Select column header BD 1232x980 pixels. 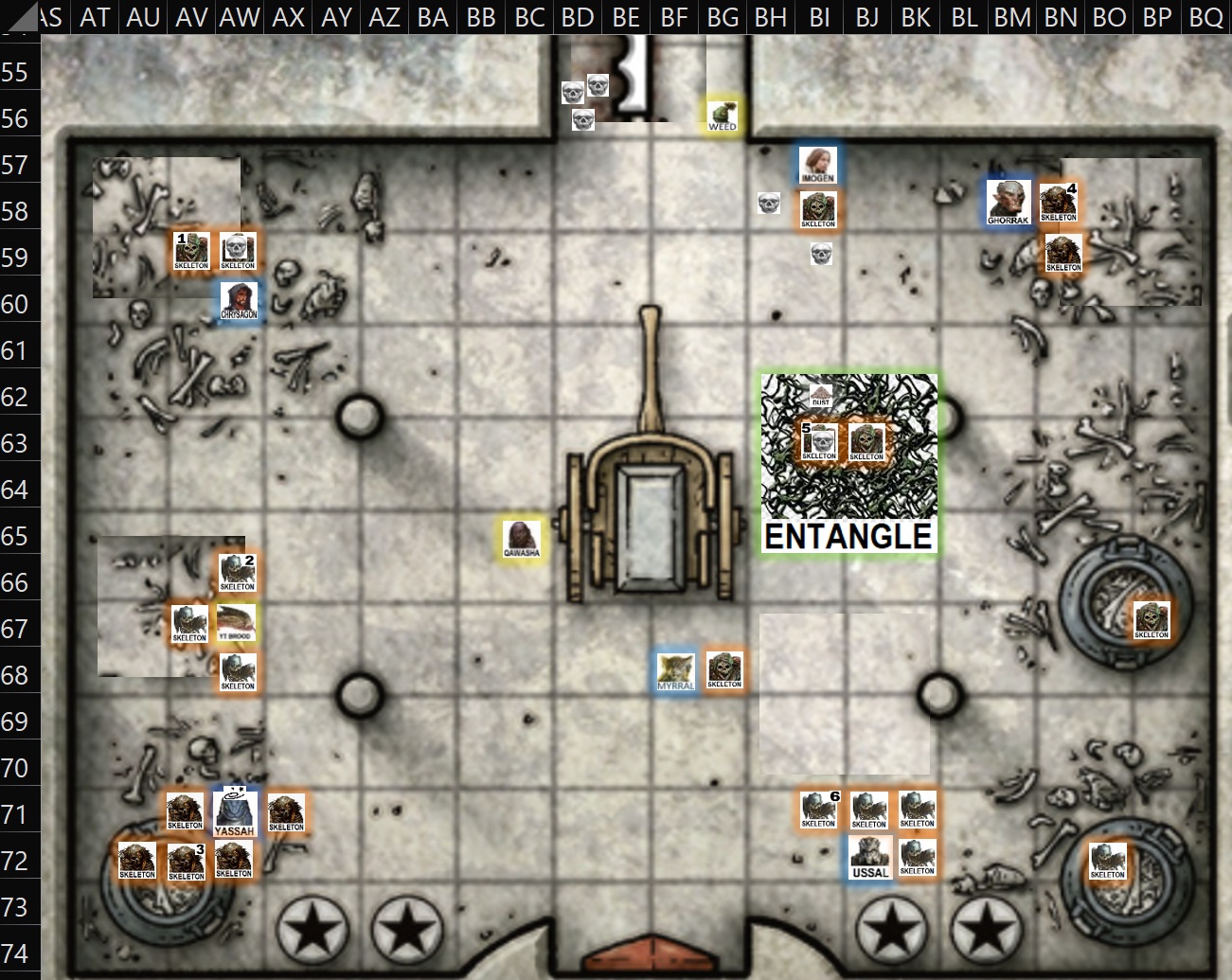(576, 16)
